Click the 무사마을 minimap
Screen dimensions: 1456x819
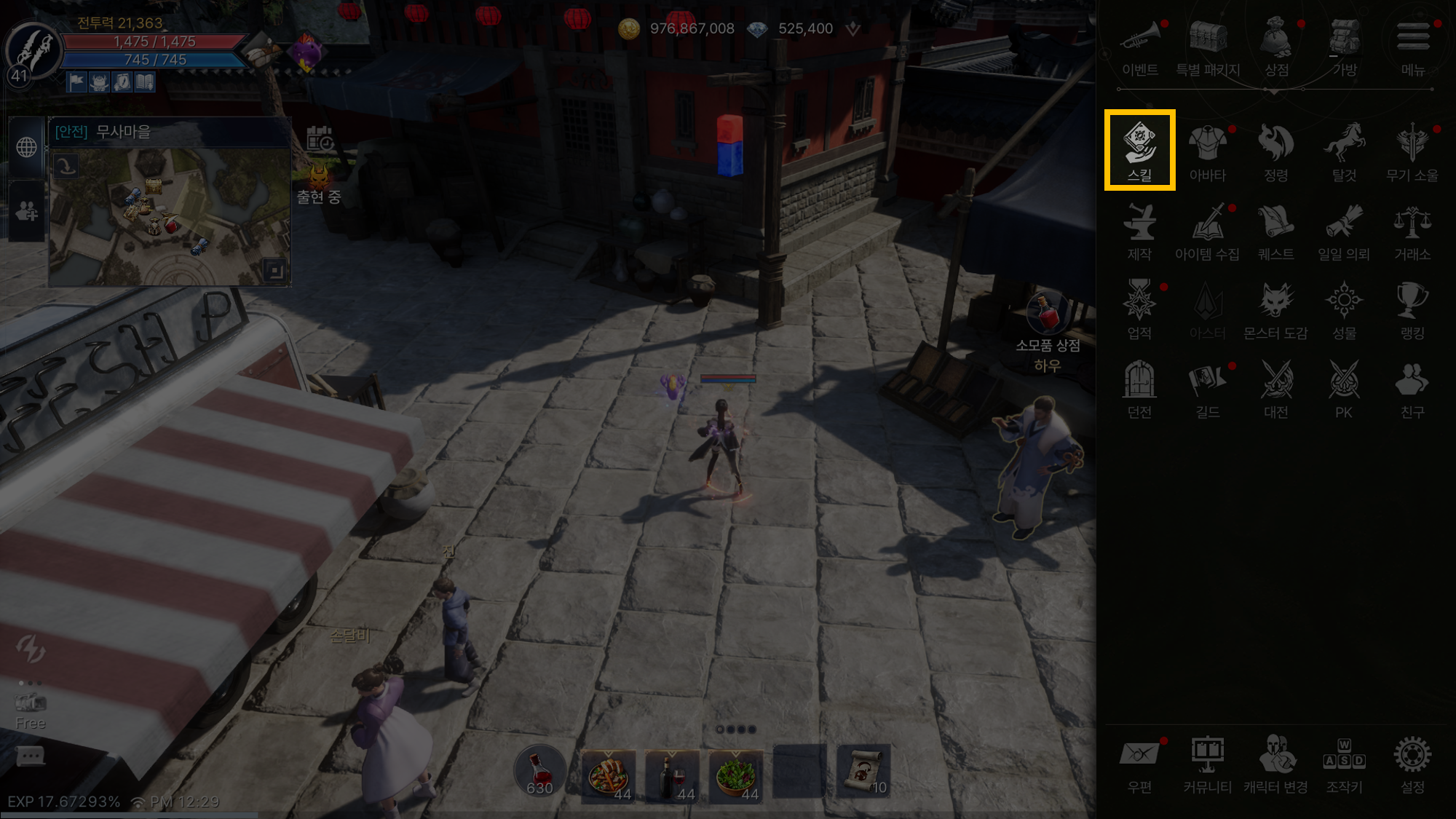[x=169, y=216]
